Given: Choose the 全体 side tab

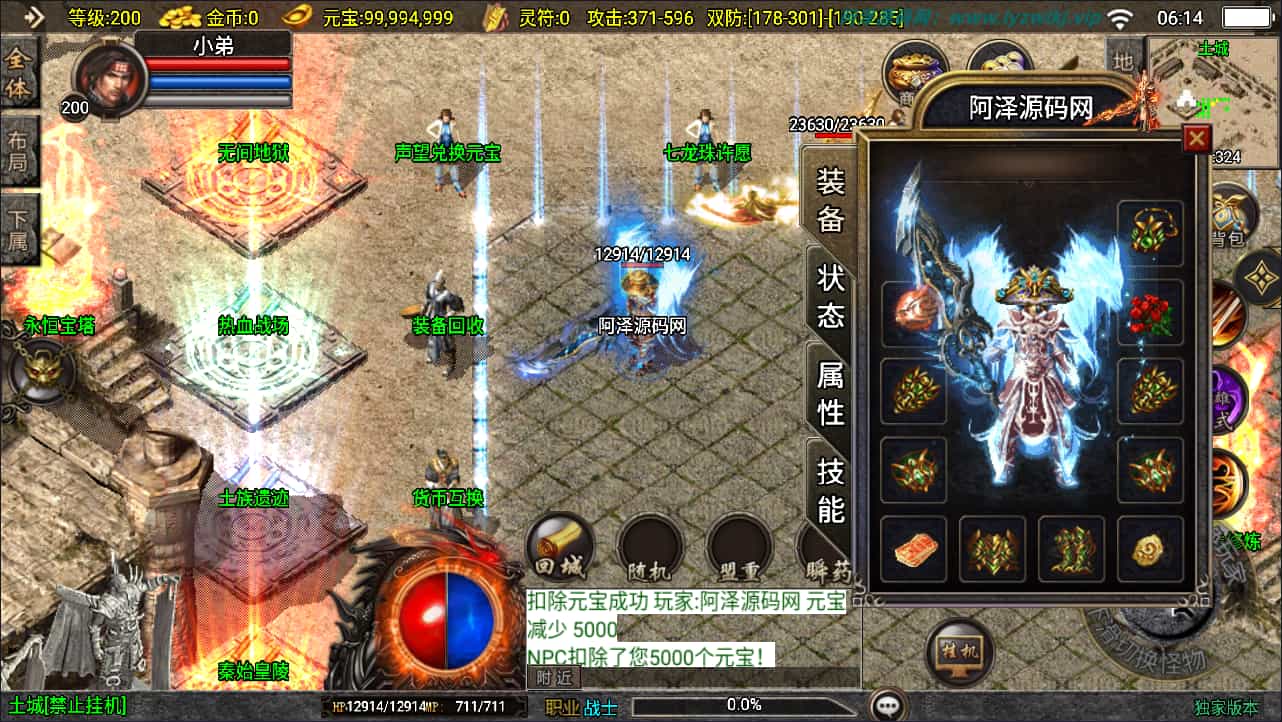Looking at the screenshot, I should click(x=18, y=75).
